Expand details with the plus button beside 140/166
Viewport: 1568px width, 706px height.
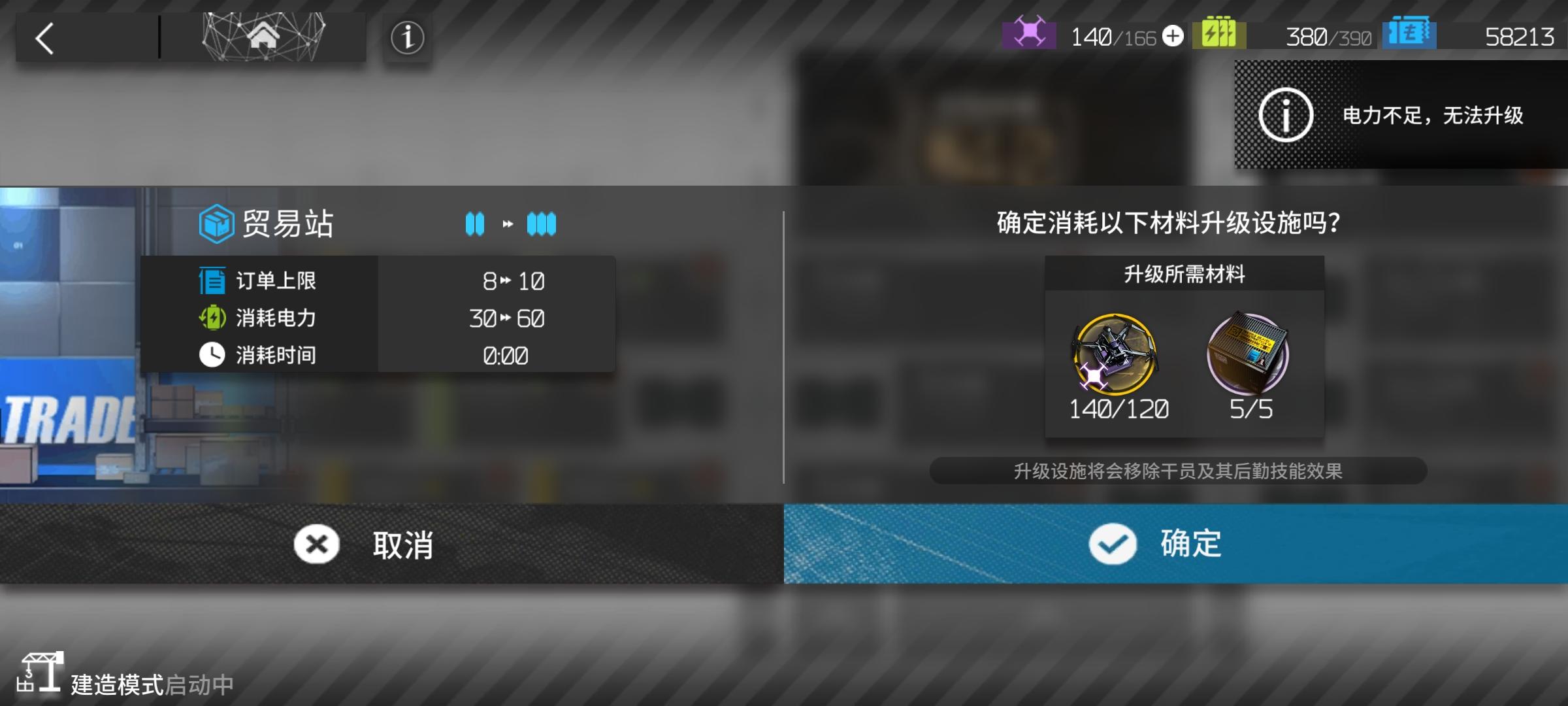click(x=1173, y=37)
